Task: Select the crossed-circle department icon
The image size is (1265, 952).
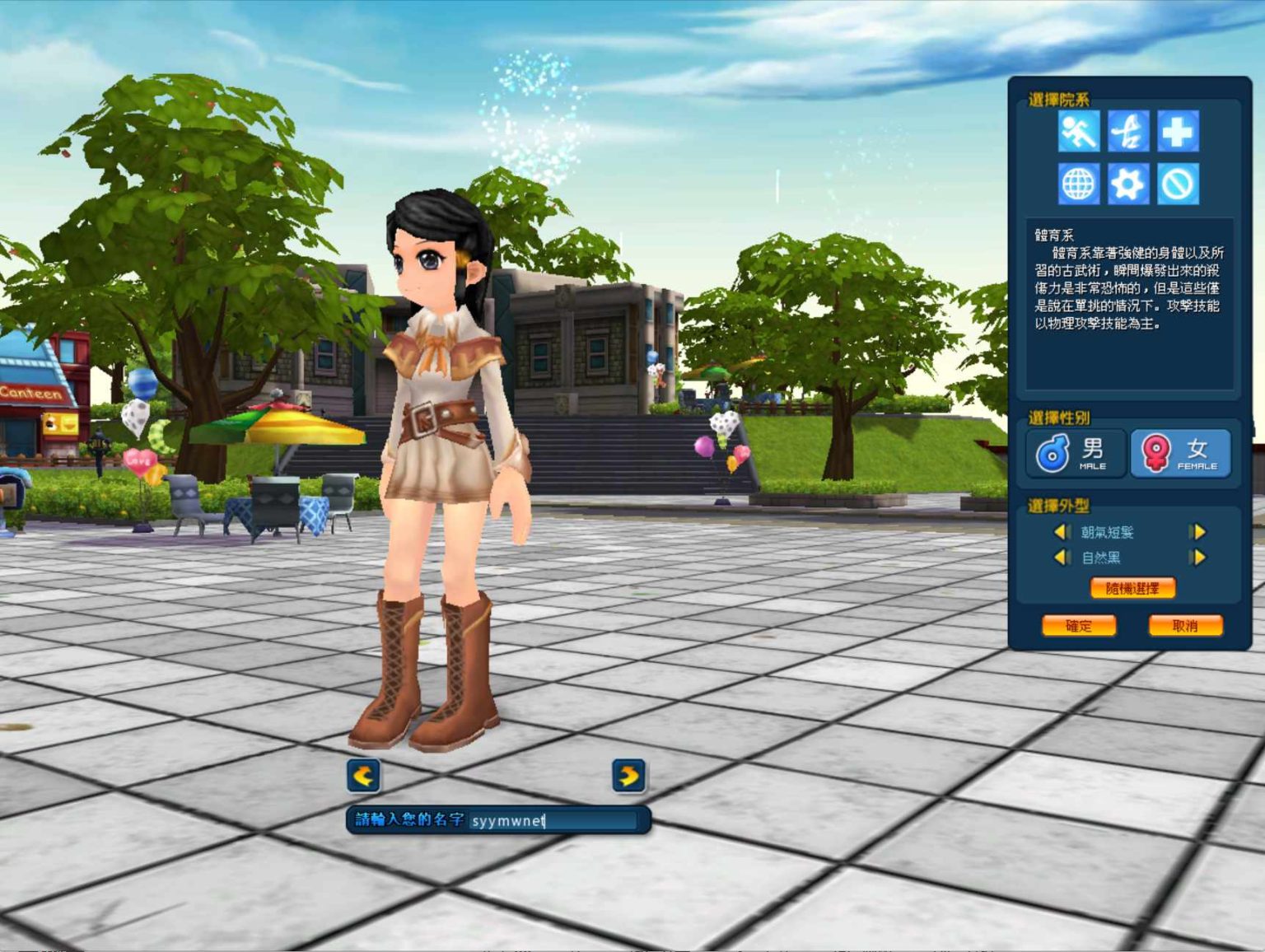Action: tap(1178, 184)
